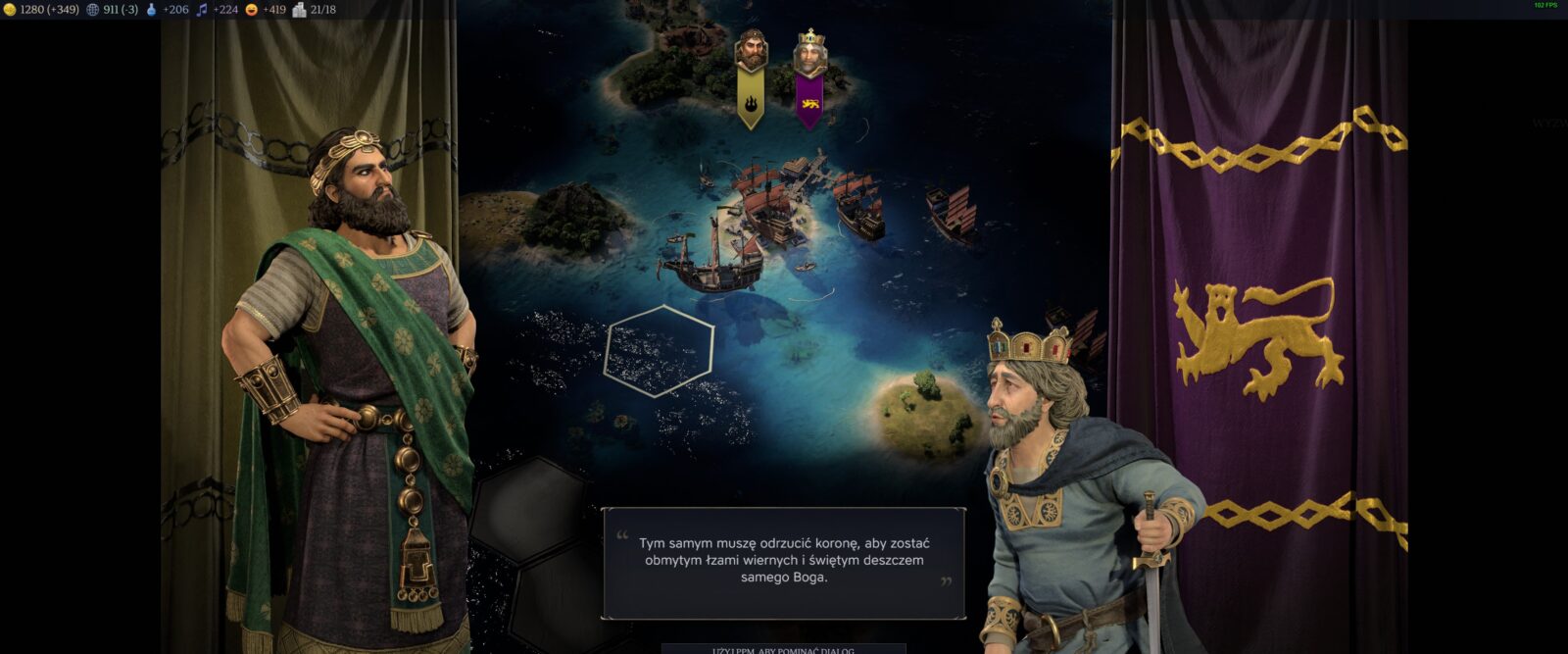Show the music note culture yield
The height and width of the screenshot is (654, 1568).
point(202,10)
